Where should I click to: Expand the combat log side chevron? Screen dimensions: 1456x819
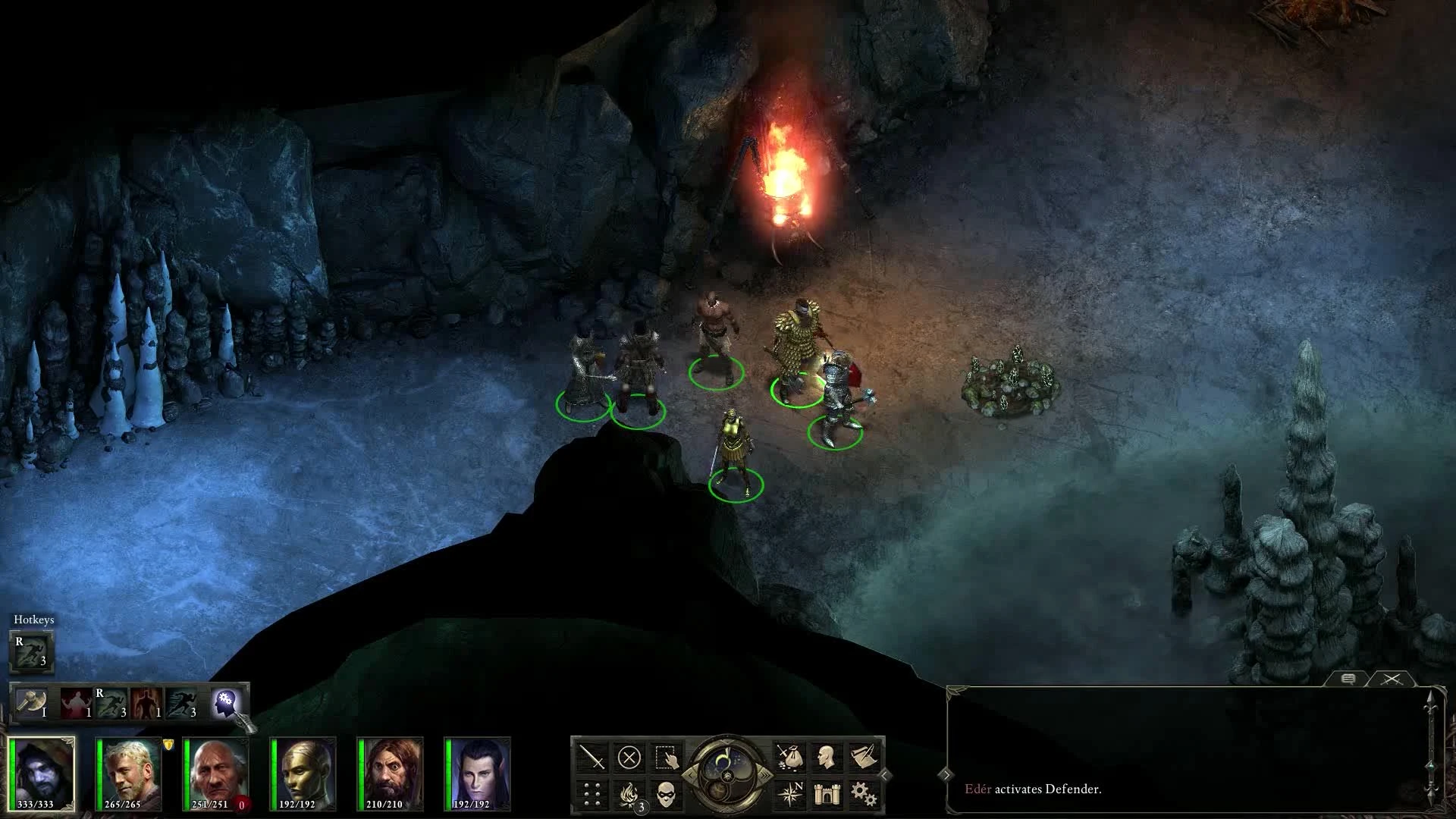pyautogui.click(x=947, y=775)
